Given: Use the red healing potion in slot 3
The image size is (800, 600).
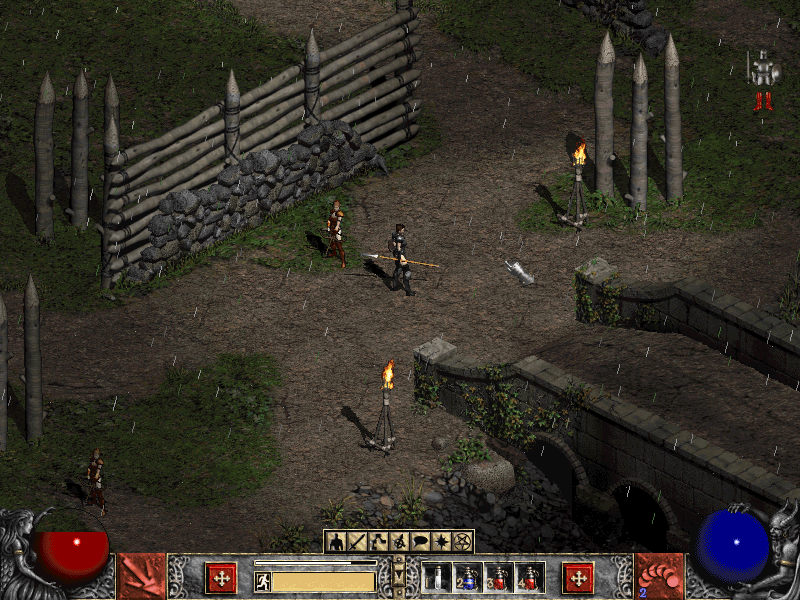Looking at the screenshot, I should coord(499,577).
